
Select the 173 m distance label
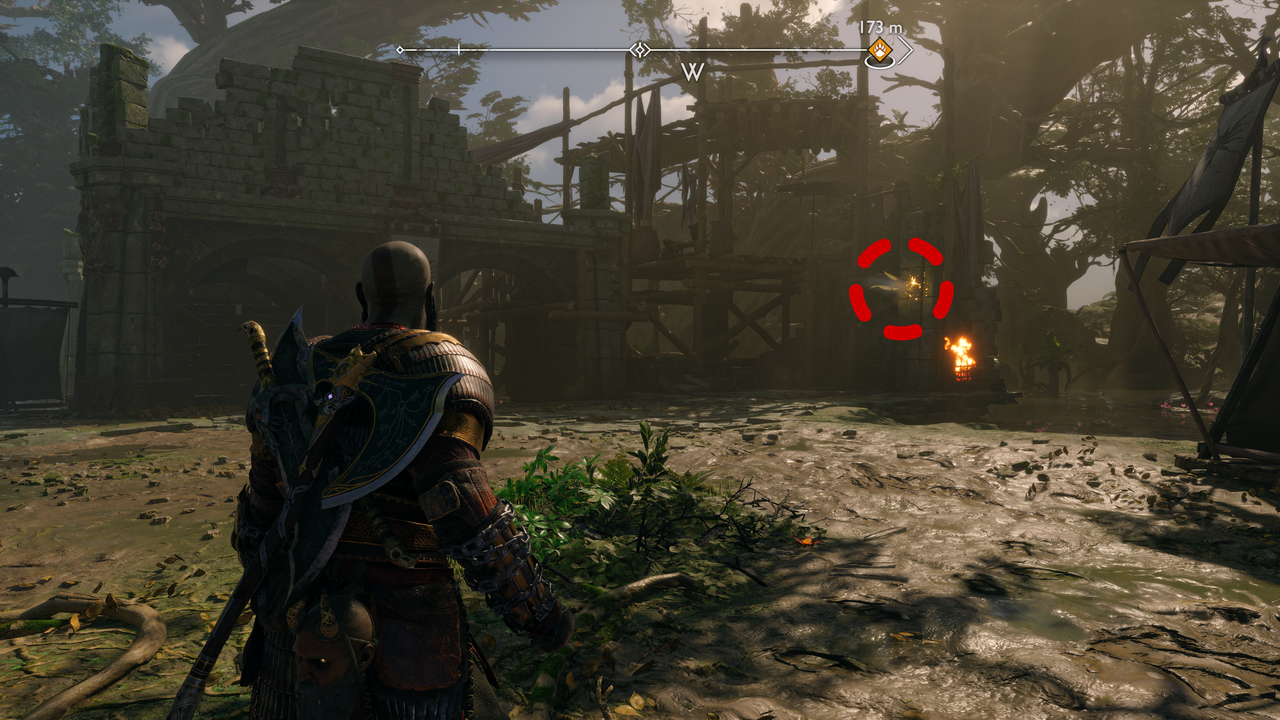880,26
